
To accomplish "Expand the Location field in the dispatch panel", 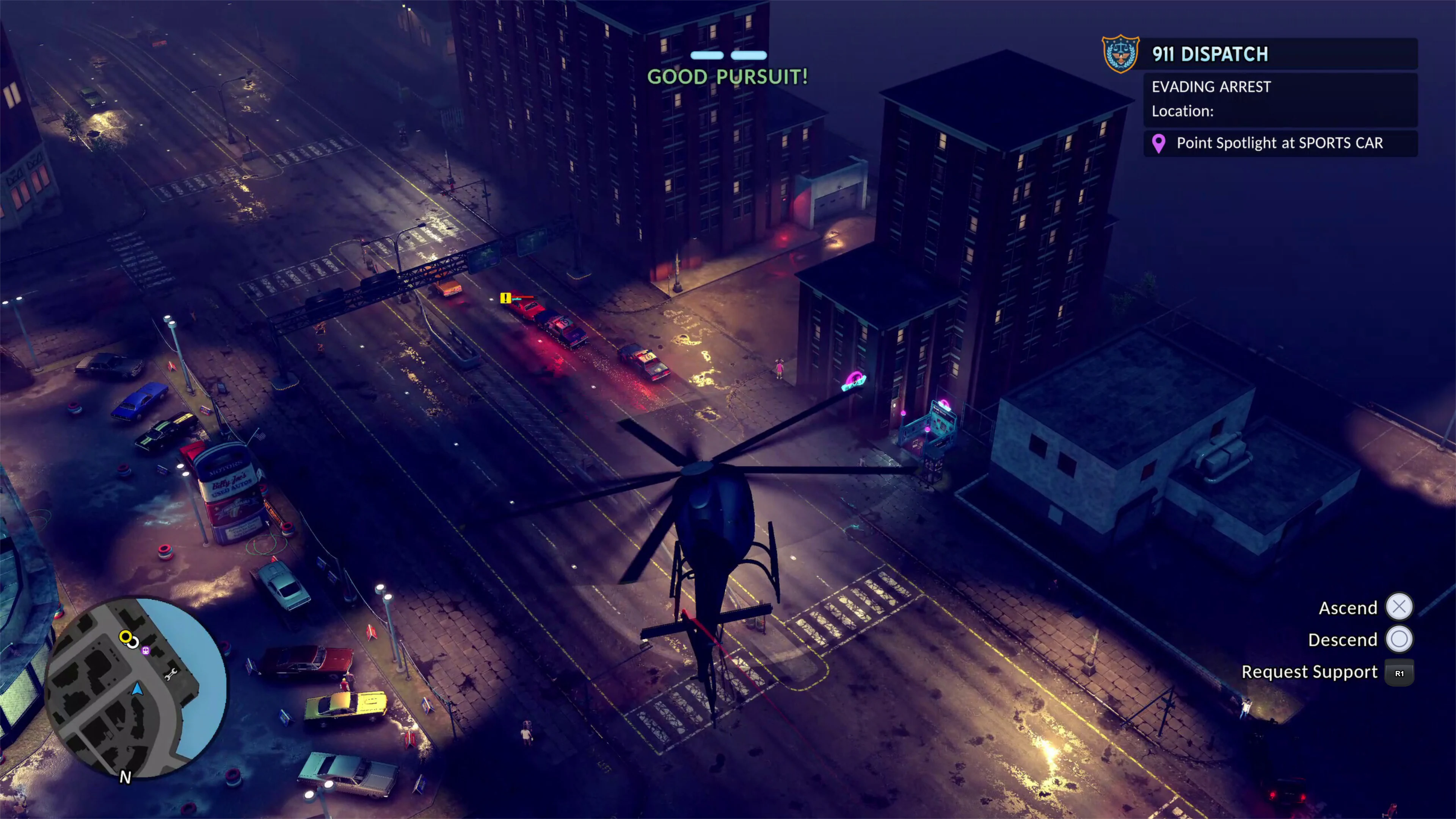I will [x=1183, y=111].
